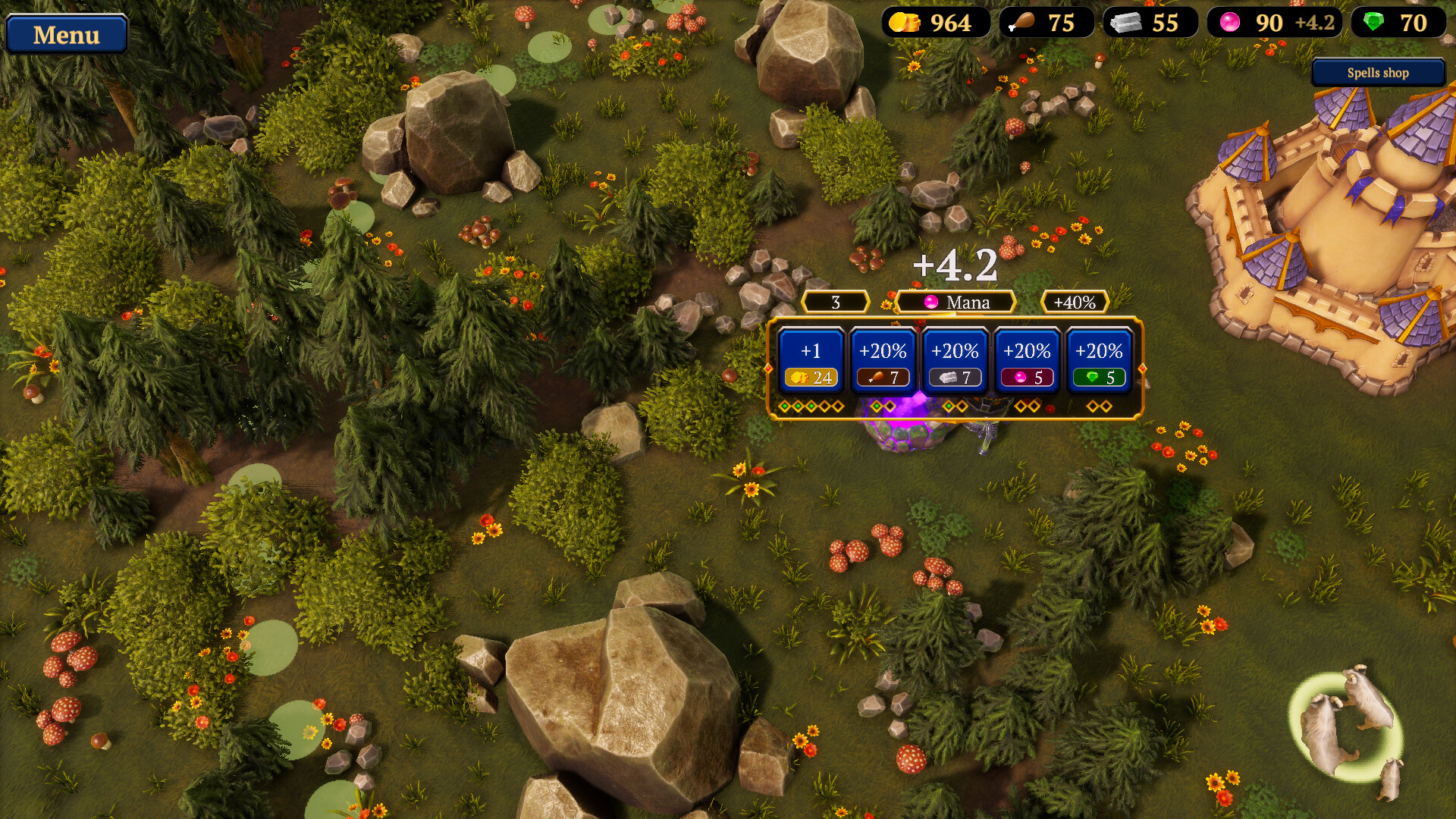Open the game Menu
The image size is (1456, 819).
pyautogui.click(x=65, y=34)
